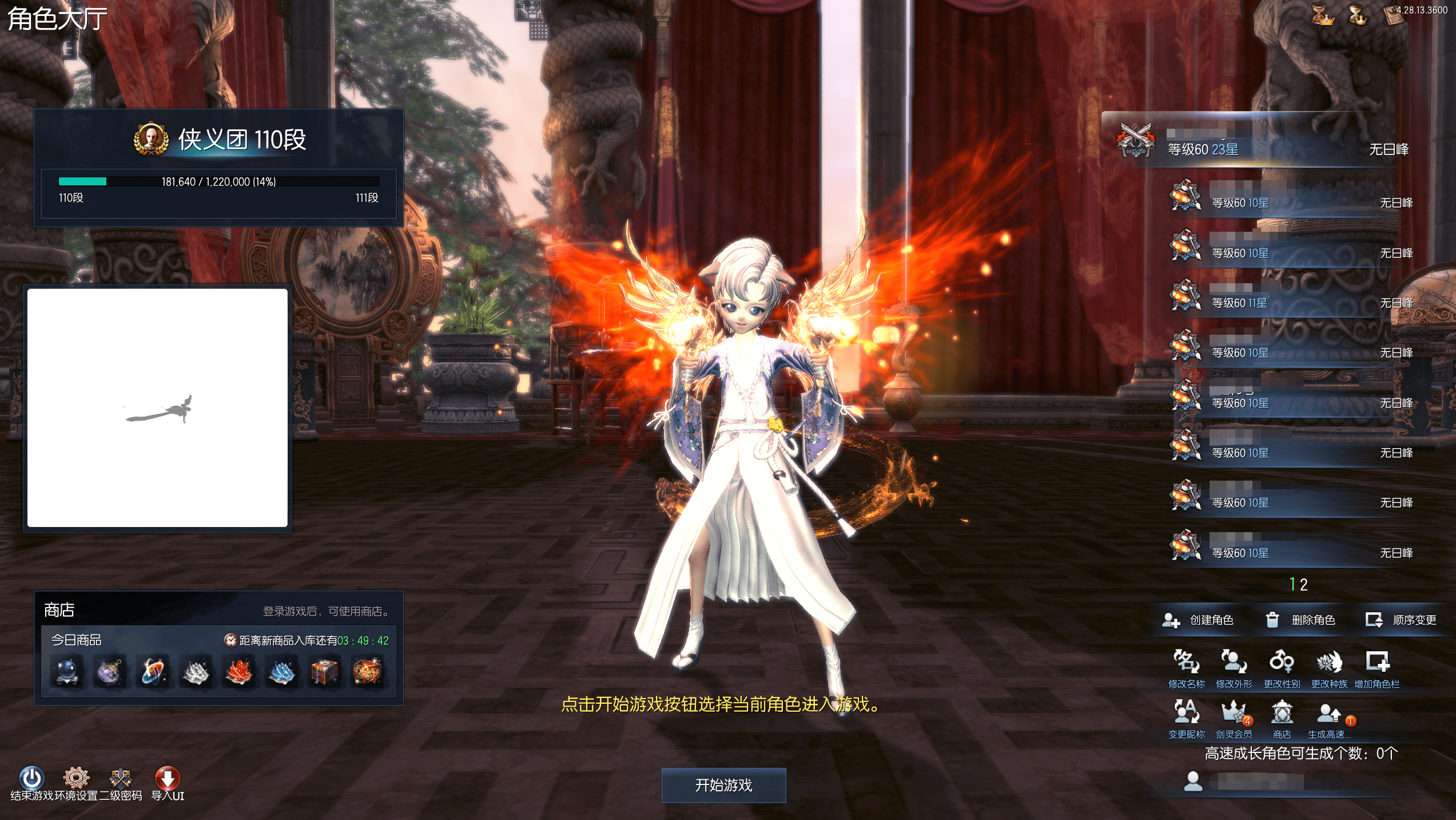
Task: Open the 剑灵会员 membership icon
Action: 1234,713
